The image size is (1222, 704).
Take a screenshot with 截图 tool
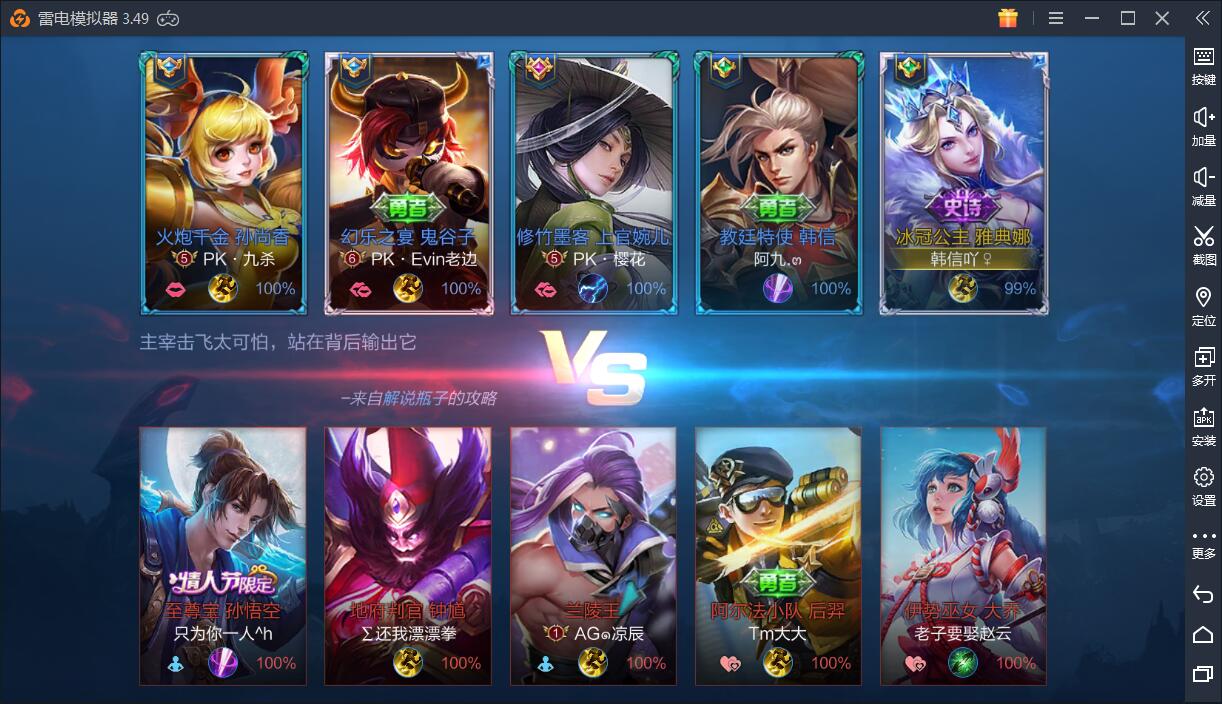tap(1203, 244)
